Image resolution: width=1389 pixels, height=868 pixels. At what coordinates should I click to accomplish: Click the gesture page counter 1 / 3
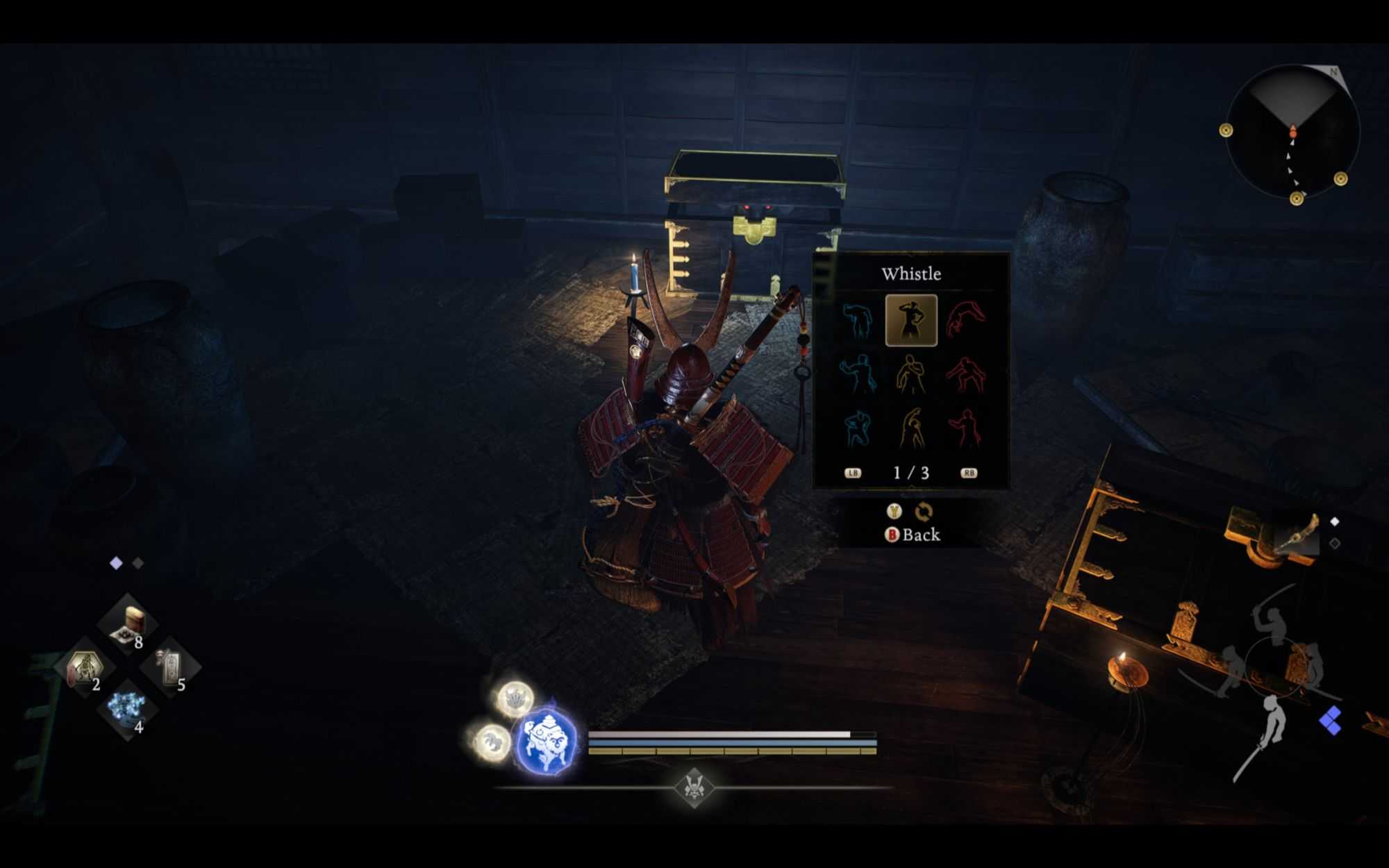point(910,473)
